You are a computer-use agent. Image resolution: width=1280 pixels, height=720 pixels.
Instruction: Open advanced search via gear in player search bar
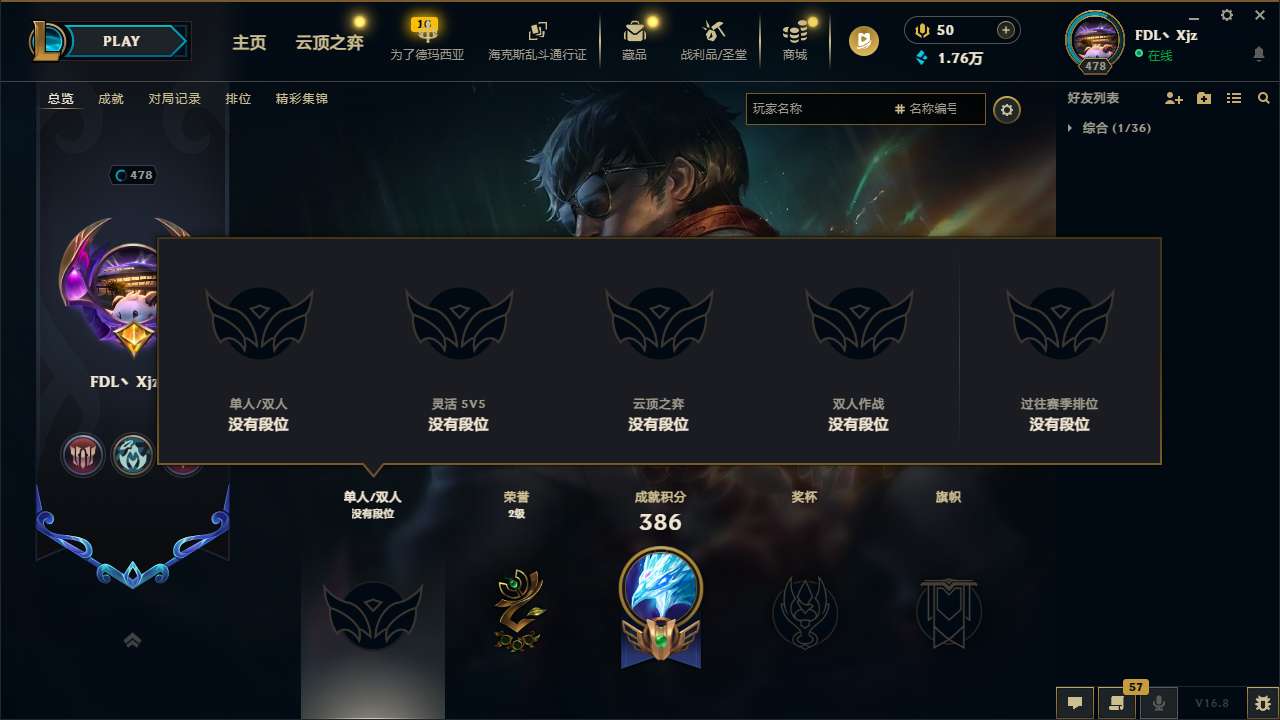[1007, 110]
